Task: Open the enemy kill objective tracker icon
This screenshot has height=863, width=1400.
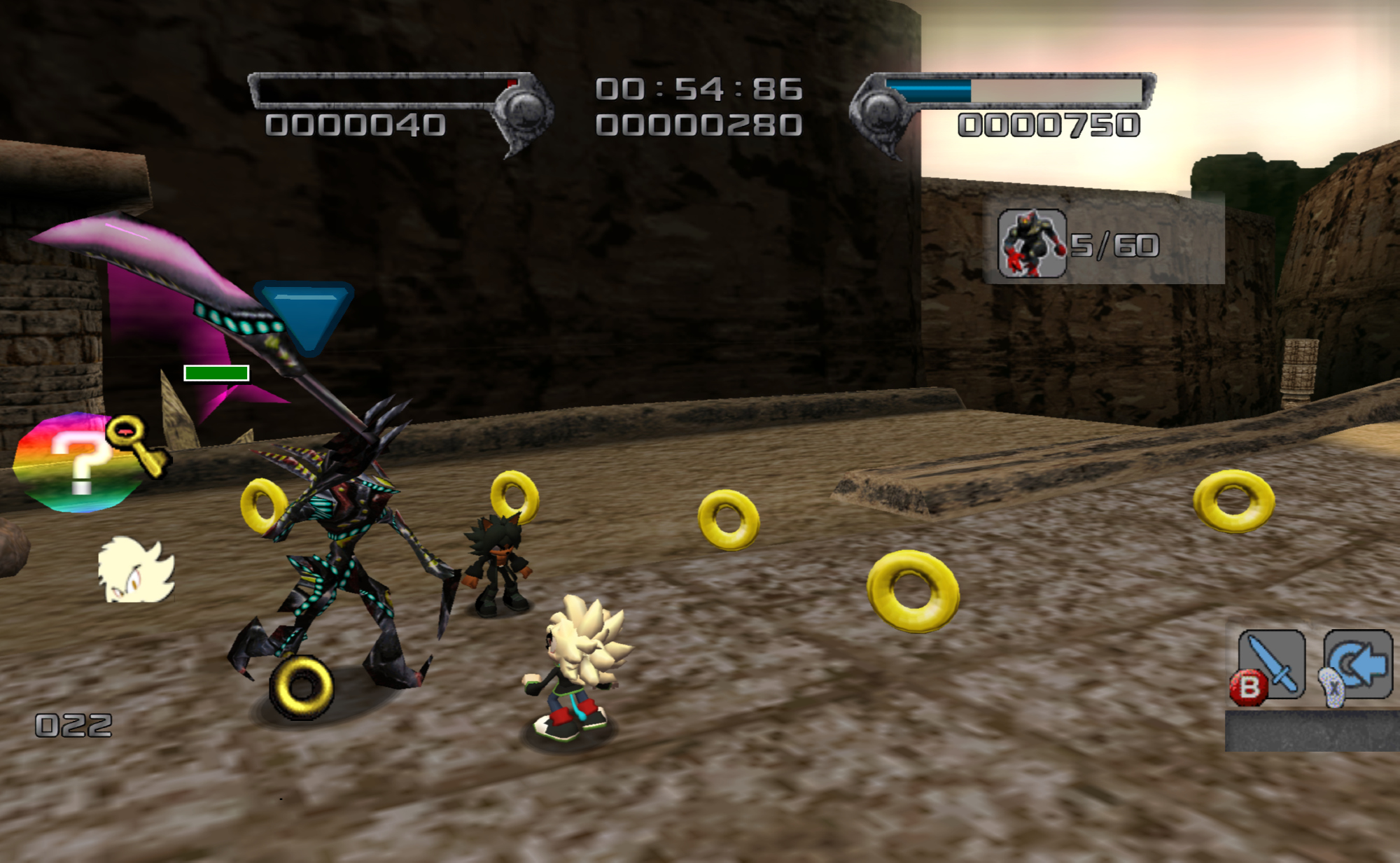Action: 1031,244
